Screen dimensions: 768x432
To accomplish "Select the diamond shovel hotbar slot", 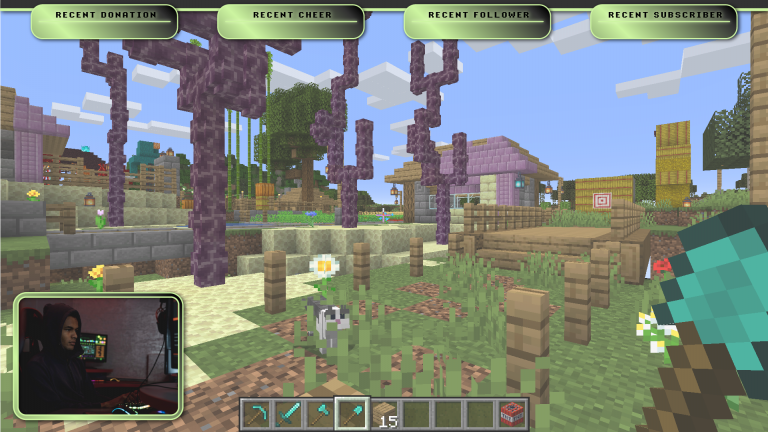I will 352,414.
